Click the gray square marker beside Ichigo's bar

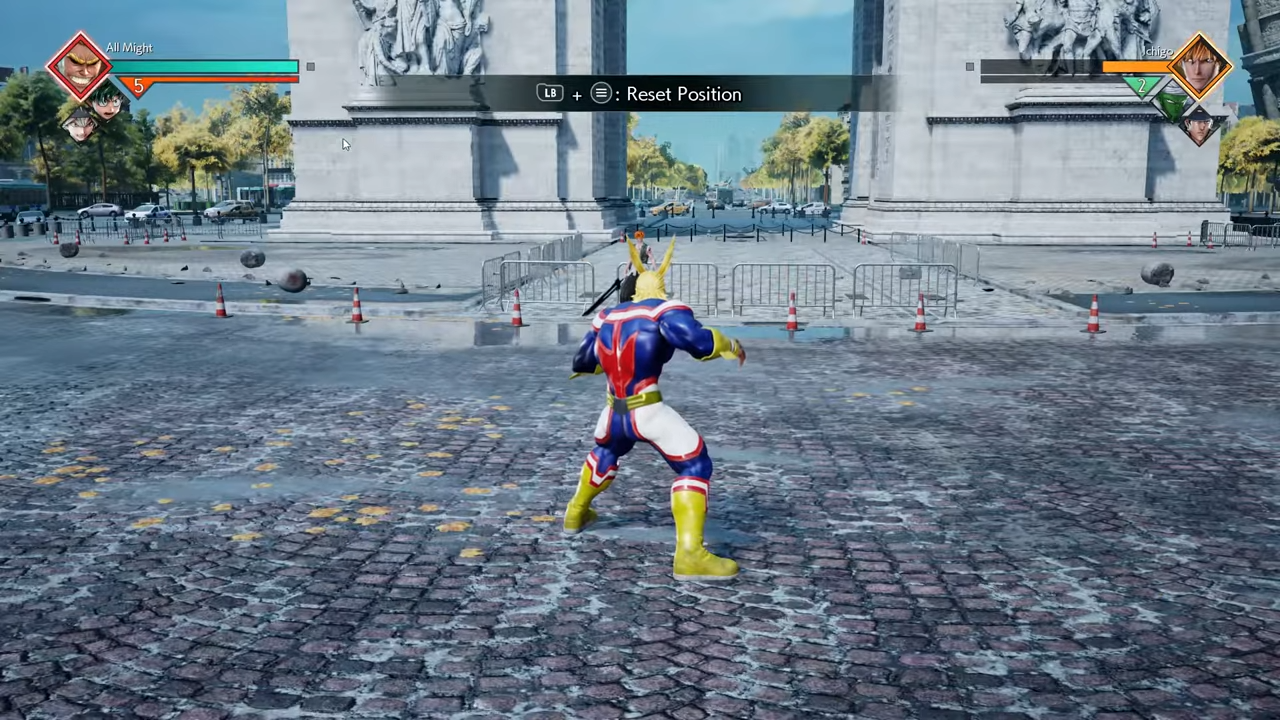969,66
